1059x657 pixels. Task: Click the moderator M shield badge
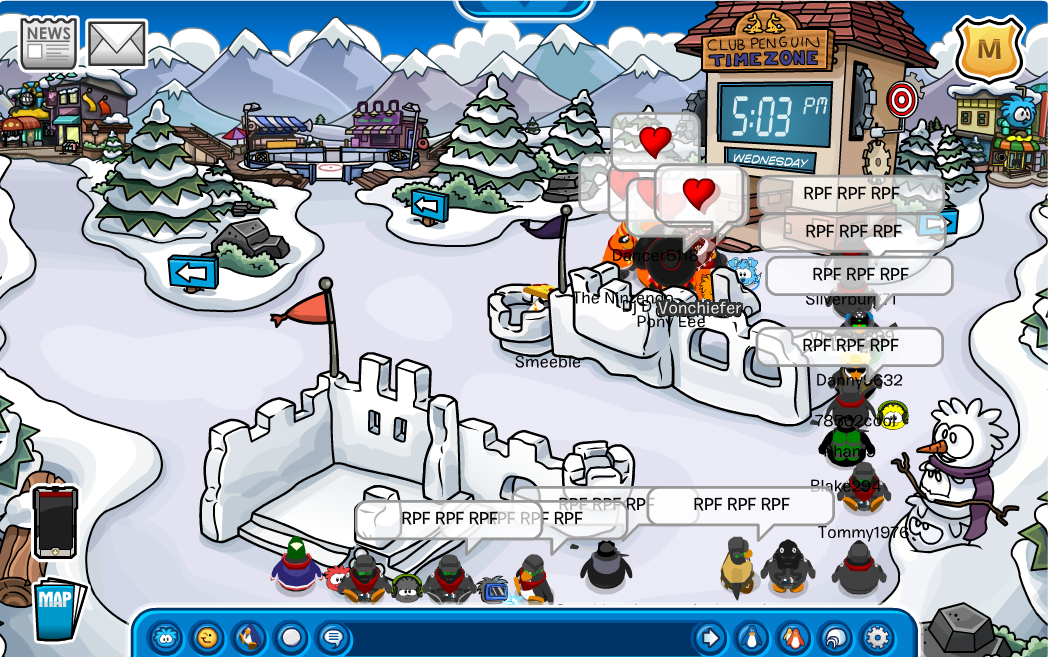pos(988,48)
